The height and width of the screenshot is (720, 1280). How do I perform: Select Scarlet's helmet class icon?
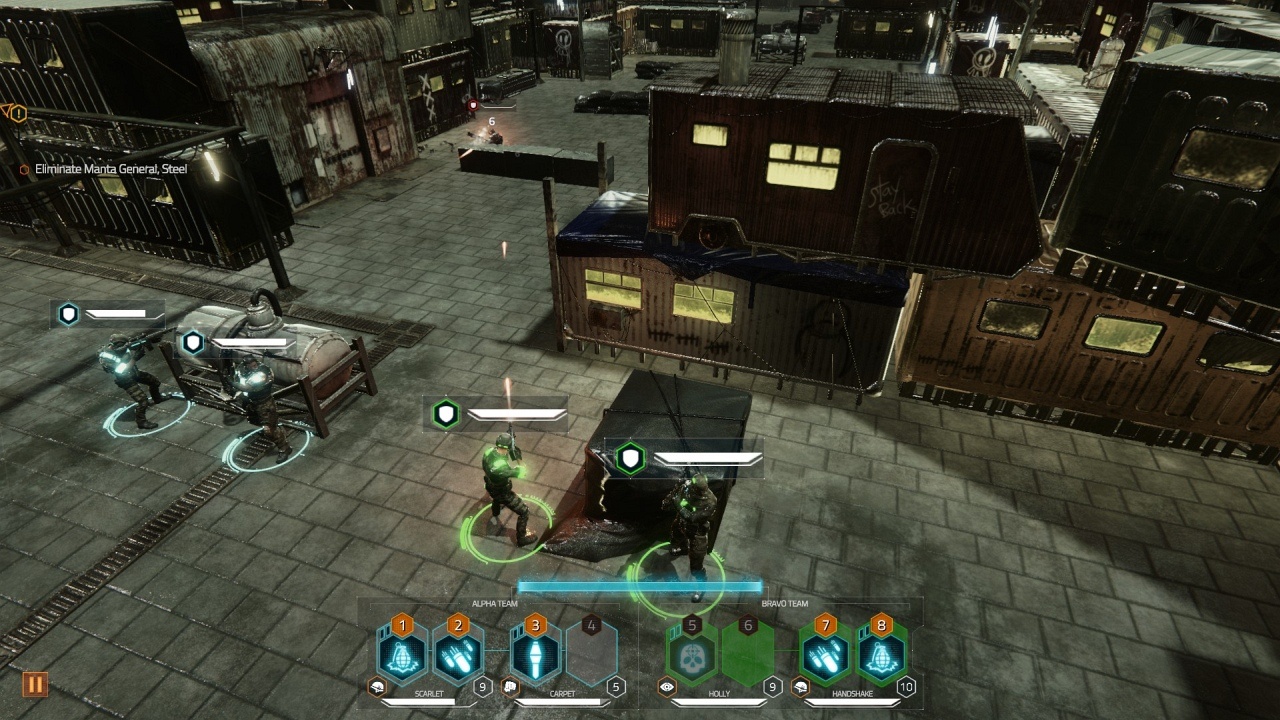click(377, 686)
